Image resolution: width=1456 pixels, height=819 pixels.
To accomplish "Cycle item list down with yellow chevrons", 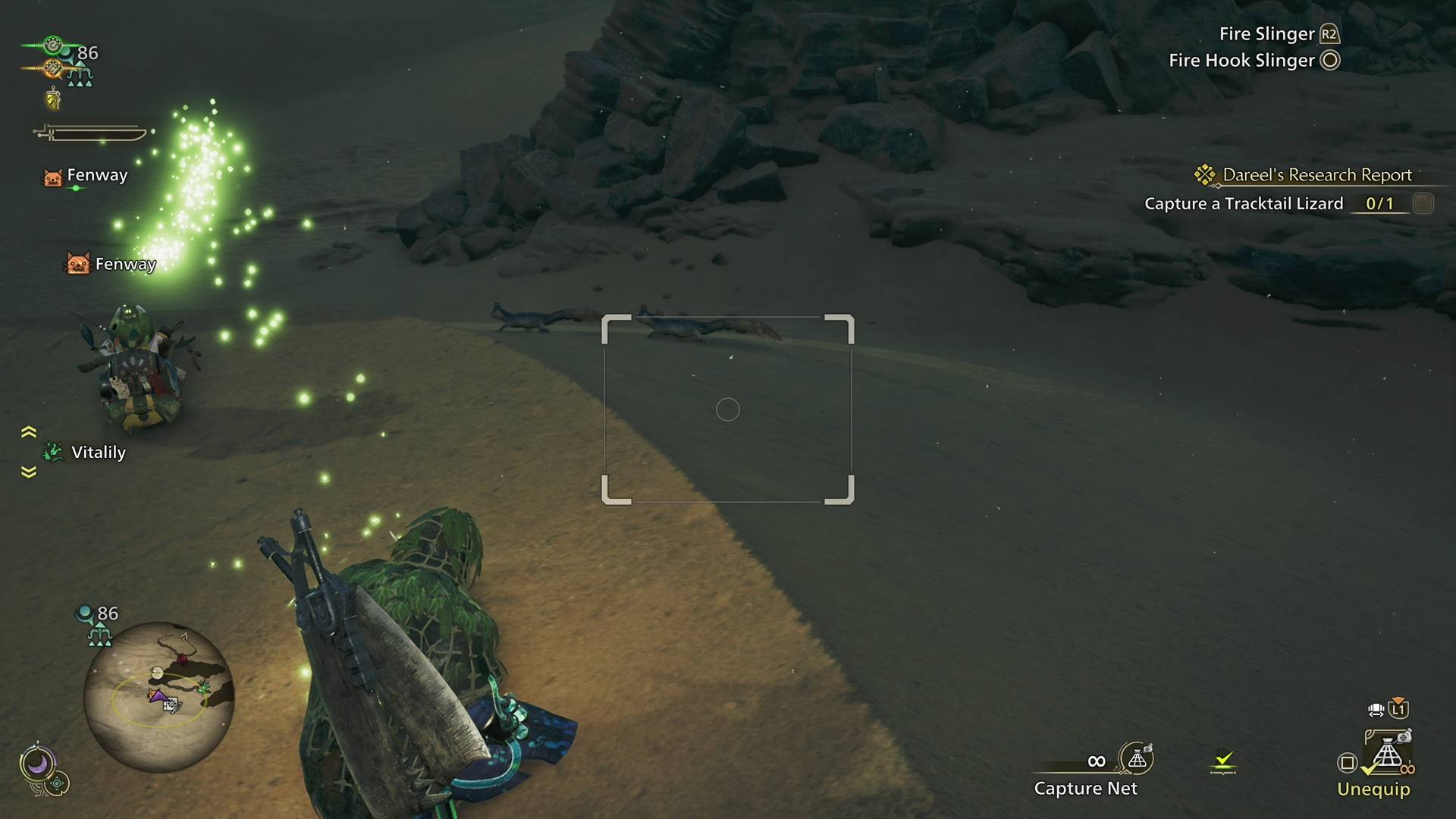I will coord(29,472).
